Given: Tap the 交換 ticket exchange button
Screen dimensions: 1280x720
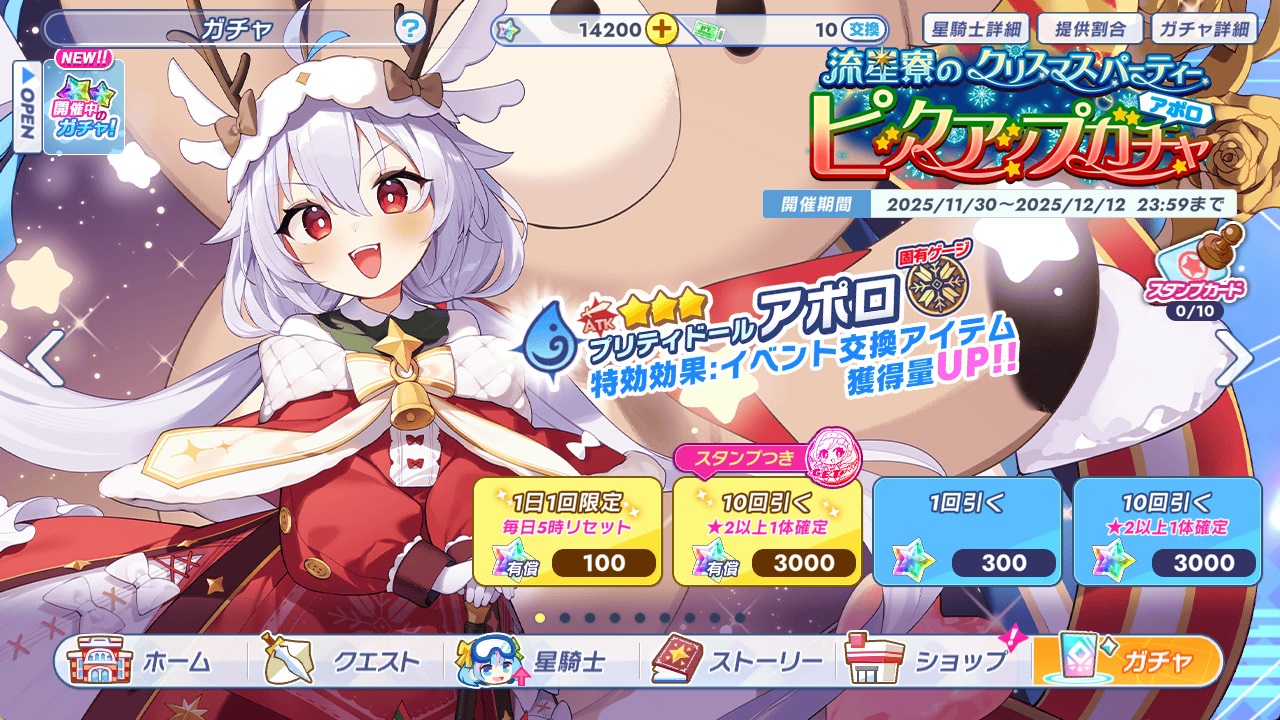Looking at the screenshot, I should coord(865,29).
